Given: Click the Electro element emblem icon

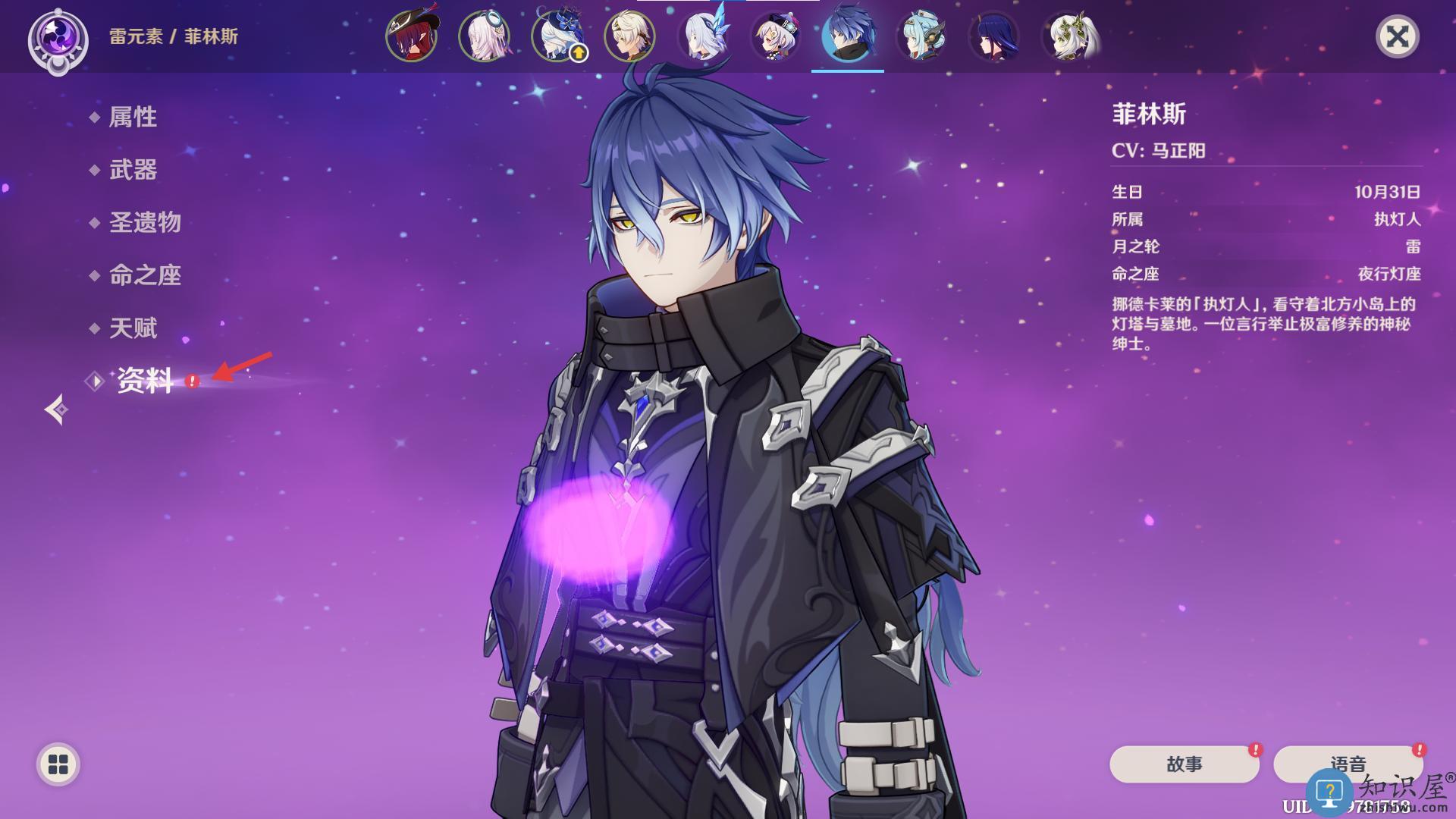Looking at the screenshot, I should tap(58, 38).
